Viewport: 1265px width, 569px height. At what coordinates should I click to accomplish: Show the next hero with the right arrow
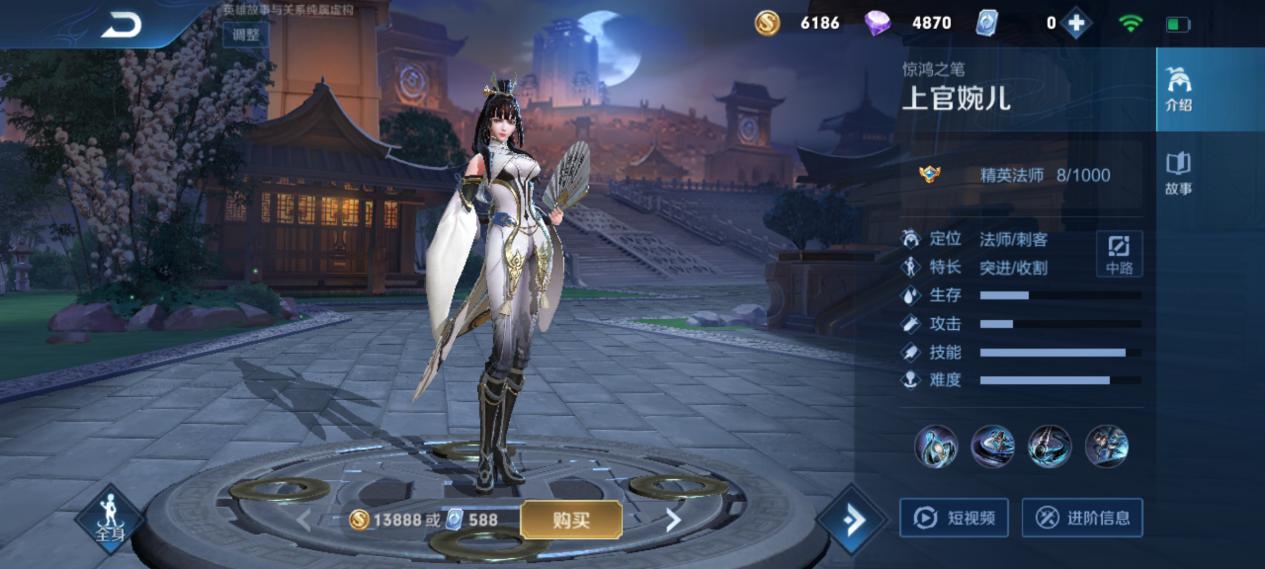point(673,520)
